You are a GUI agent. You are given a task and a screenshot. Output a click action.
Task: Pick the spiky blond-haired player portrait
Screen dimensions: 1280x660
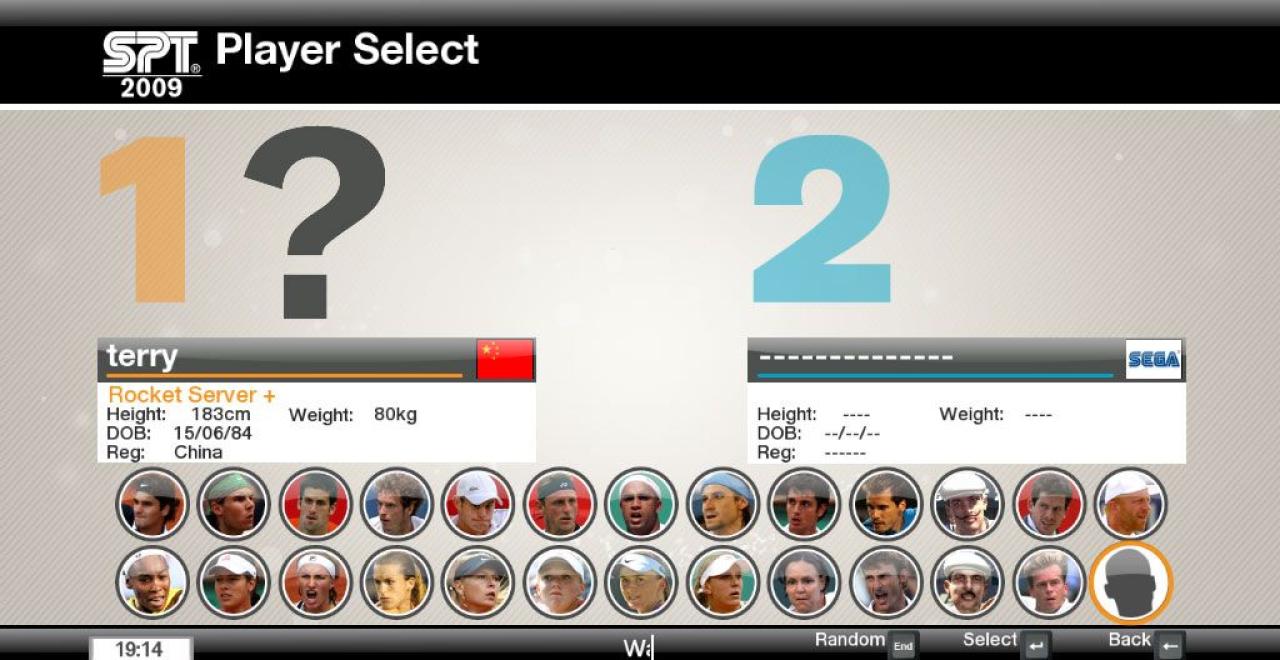pos(1048,583)
